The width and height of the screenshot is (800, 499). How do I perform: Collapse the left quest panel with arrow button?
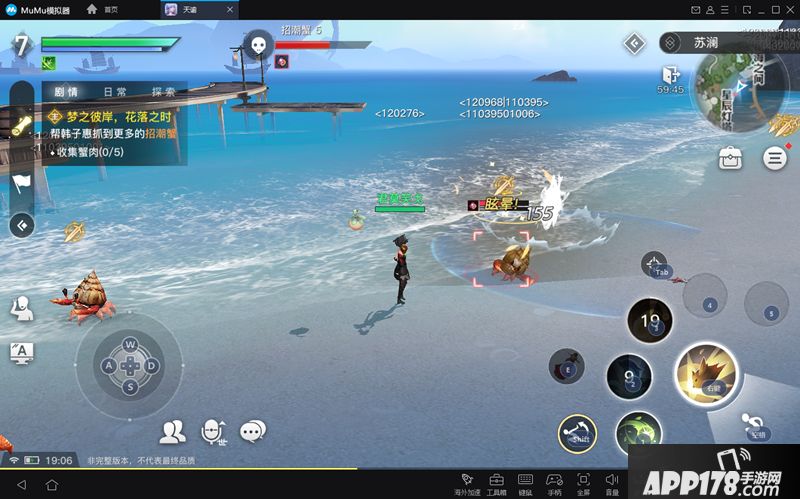tap(21, 225)
